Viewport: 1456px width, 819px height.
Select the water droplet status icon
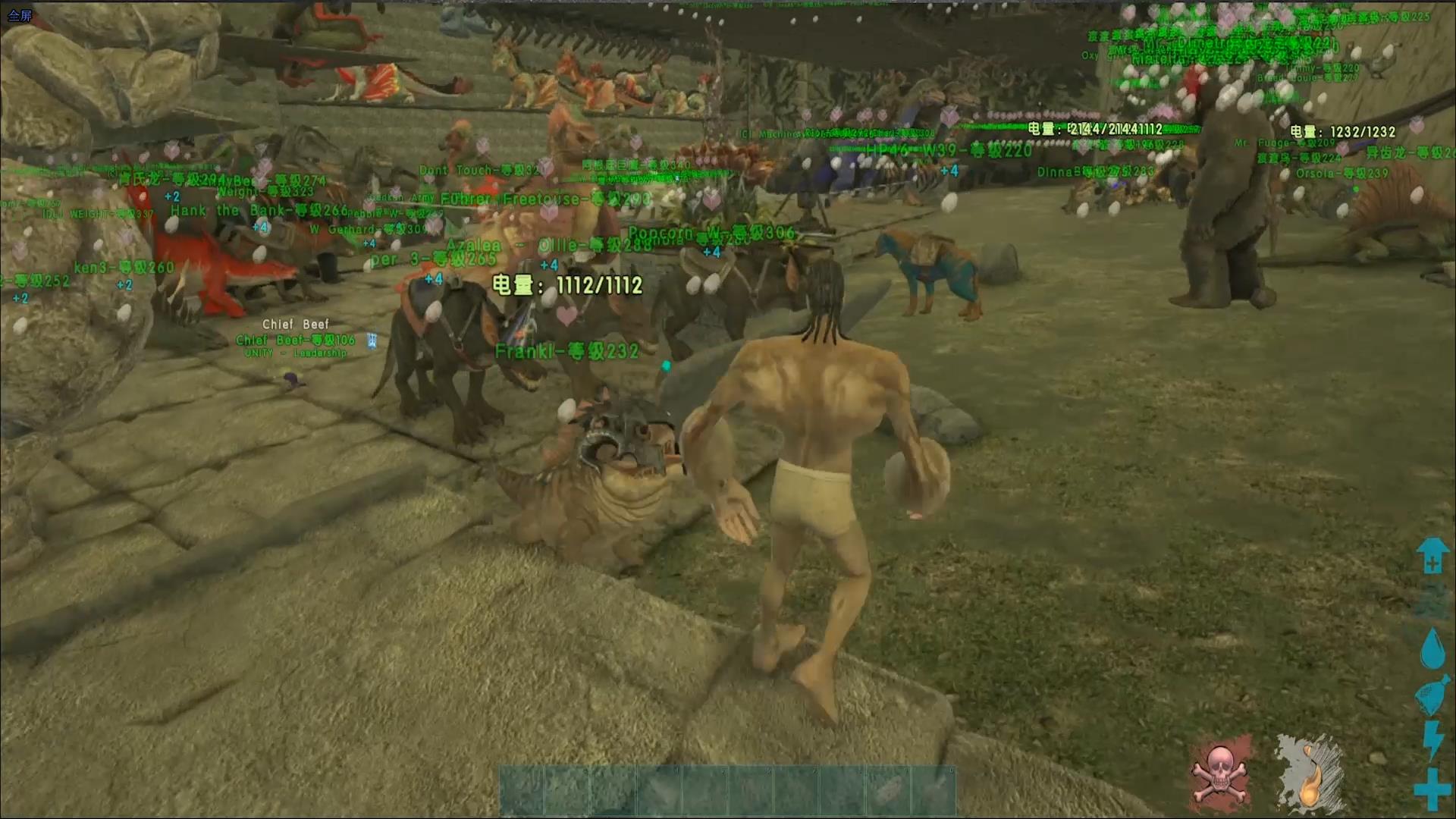tap(1432, 649)
